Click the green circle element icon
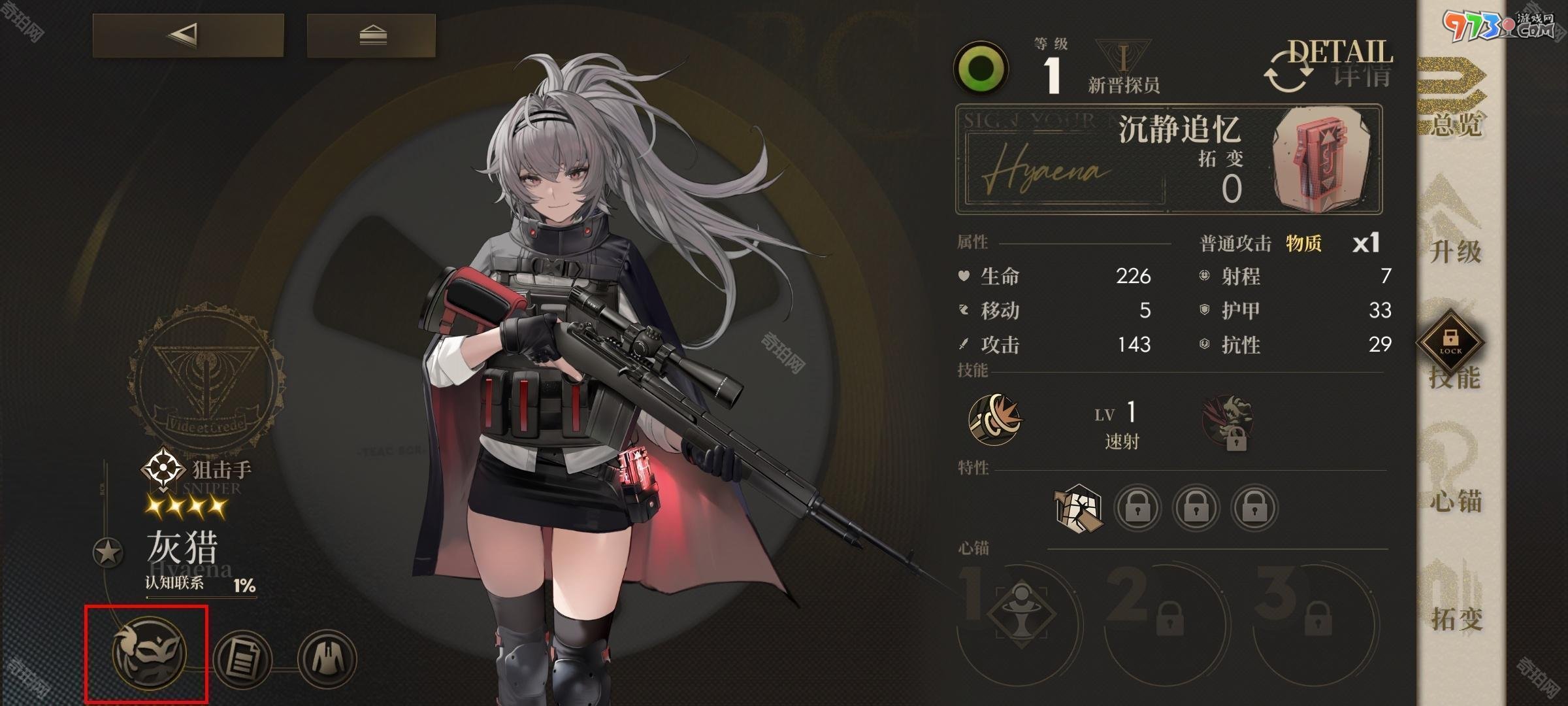The image size is (1568, 706). tap(980, 69)
